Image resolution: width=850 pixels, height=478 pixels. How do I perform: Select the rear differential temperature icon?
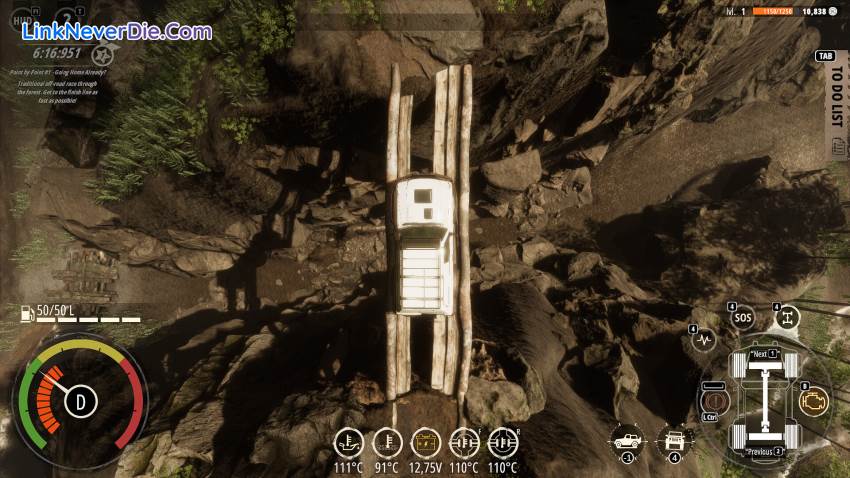502,442
